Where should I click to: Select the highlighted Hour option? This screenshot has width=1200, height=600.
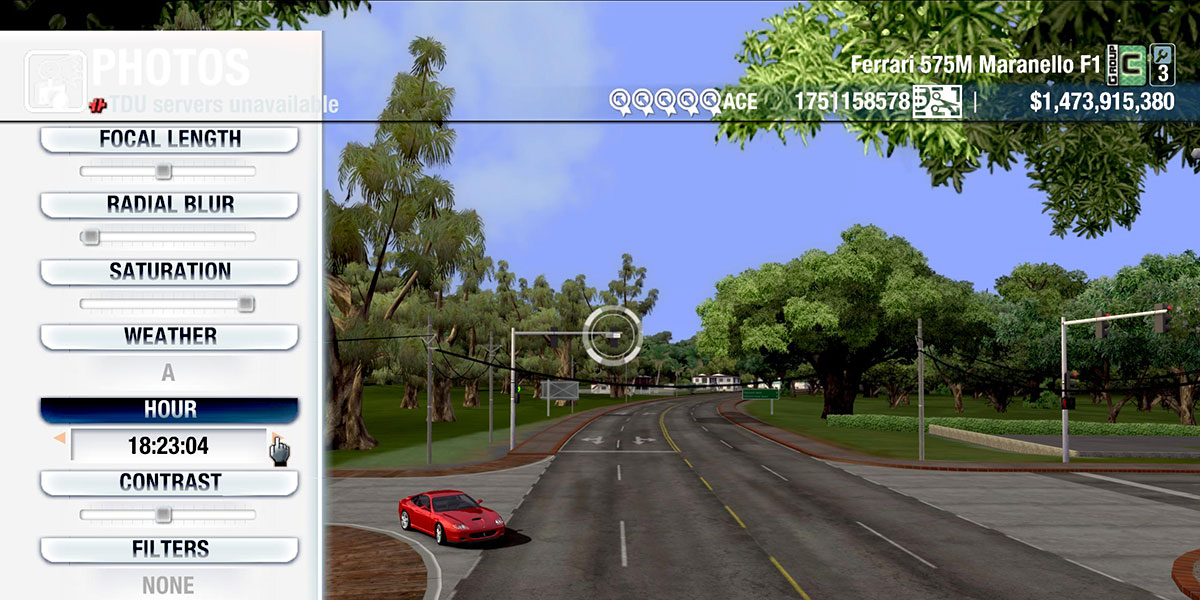point(169,410)
